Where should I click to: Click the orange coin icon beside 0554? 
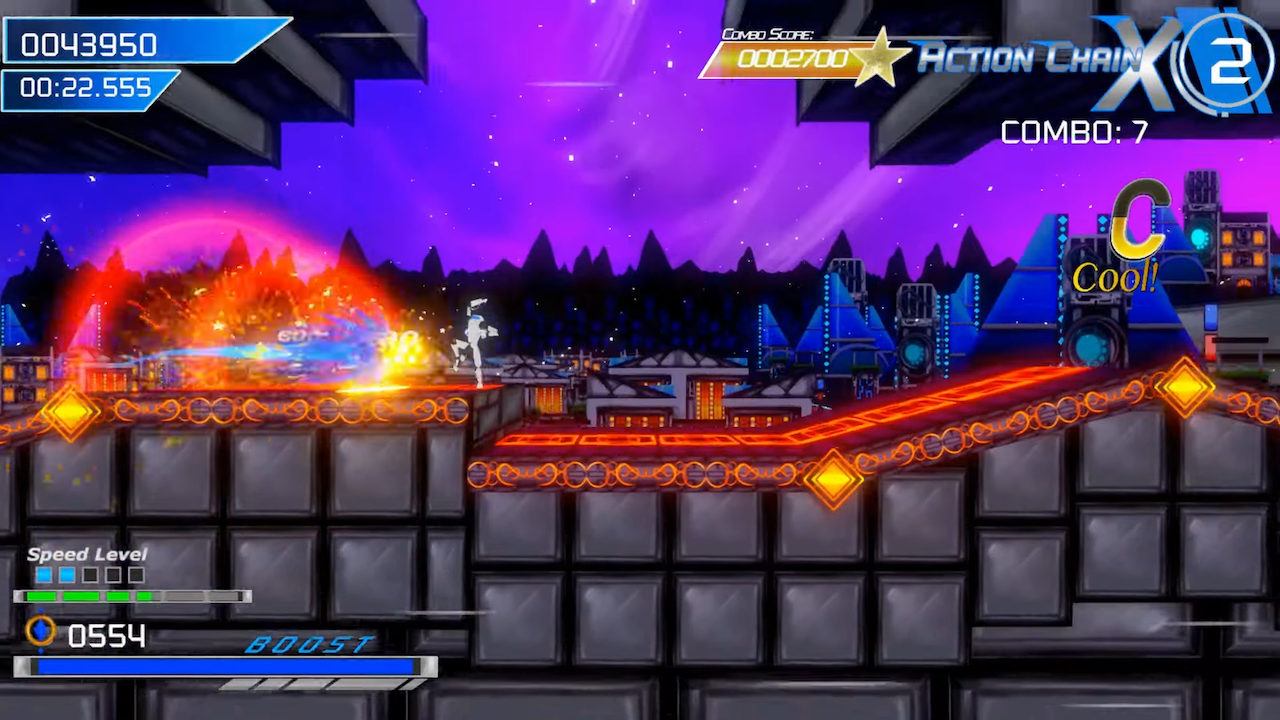coord(40,632)
